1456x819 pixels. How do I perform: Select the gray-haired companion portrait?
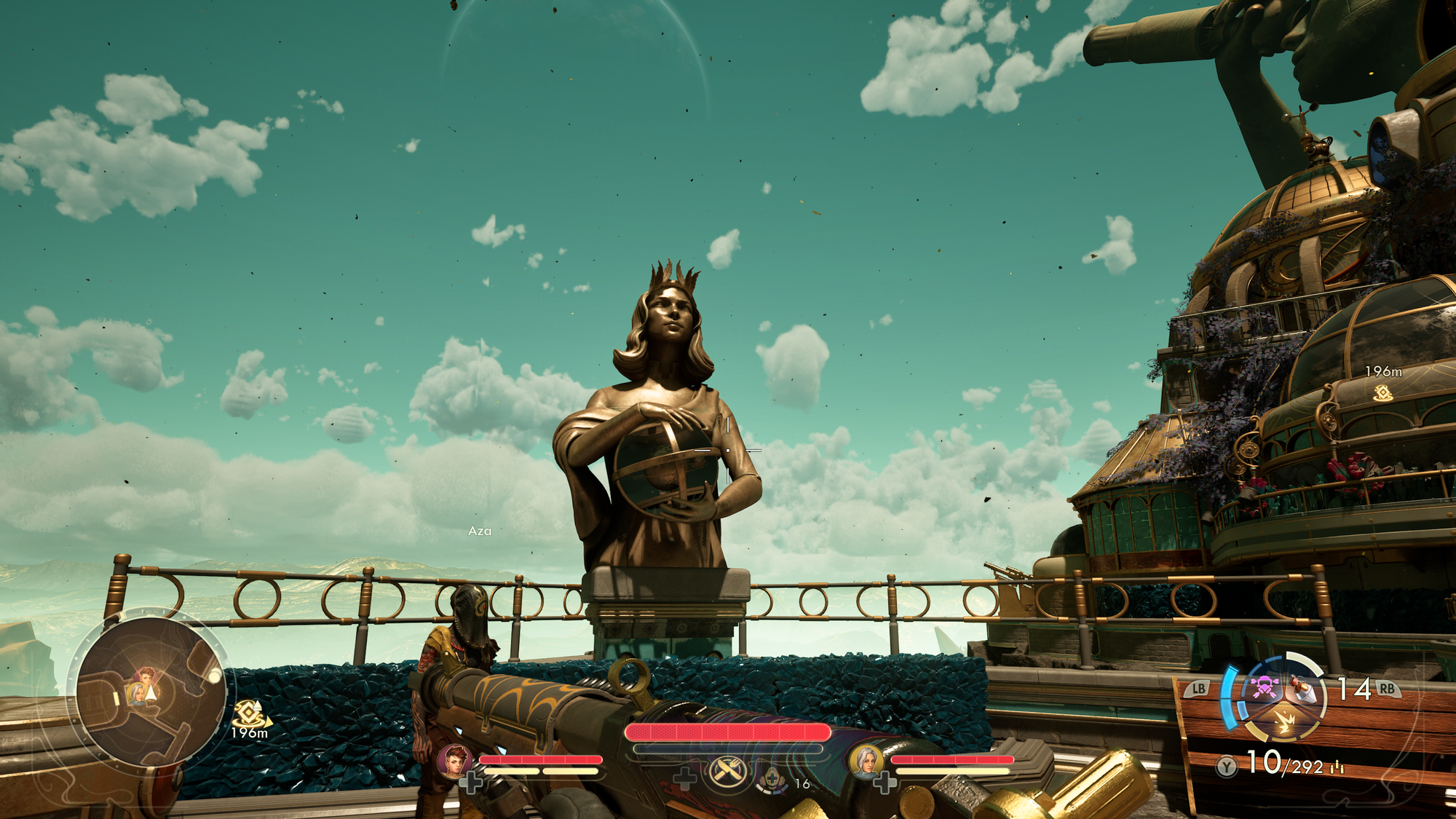click(866, 761)
